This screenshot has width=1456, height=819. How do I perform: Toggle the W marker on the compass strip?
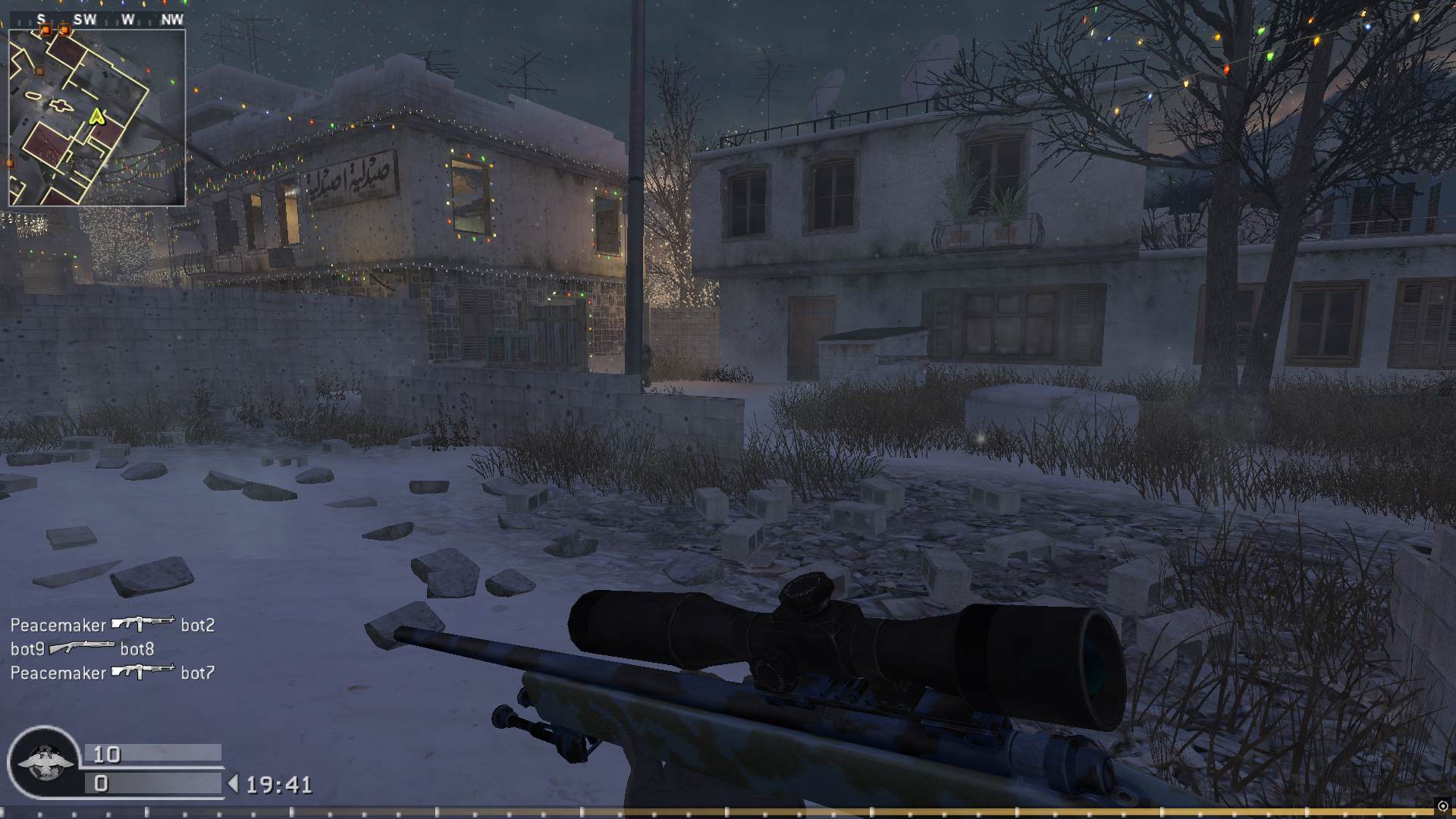click(127, 19)
